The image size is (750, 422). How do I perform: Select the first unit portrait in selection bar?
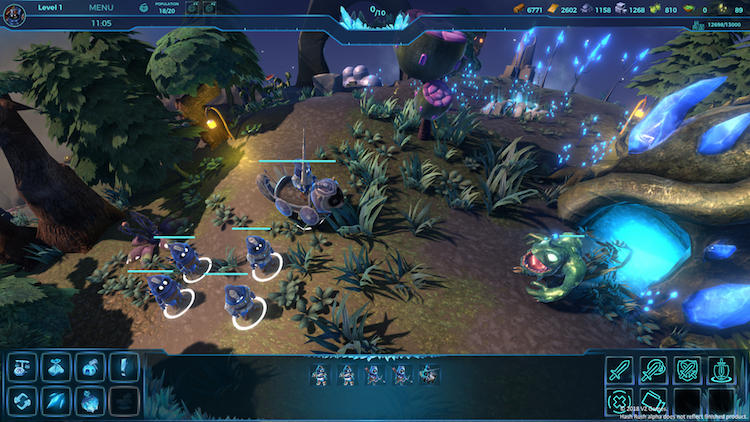(x=319, y=375)
